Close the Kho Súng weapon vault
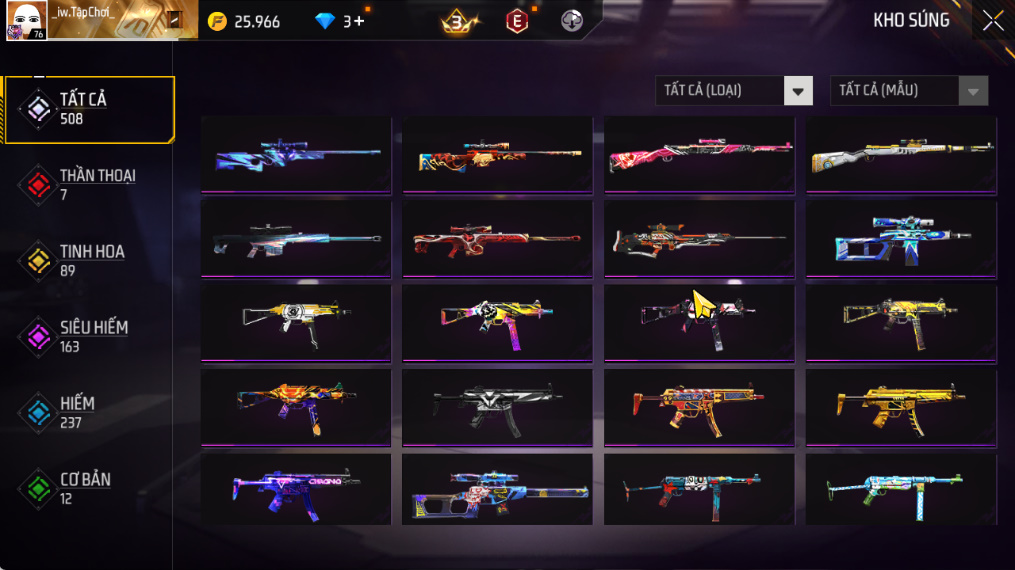The width and height of the screenshot is (1015, 570). pos(992,21)
